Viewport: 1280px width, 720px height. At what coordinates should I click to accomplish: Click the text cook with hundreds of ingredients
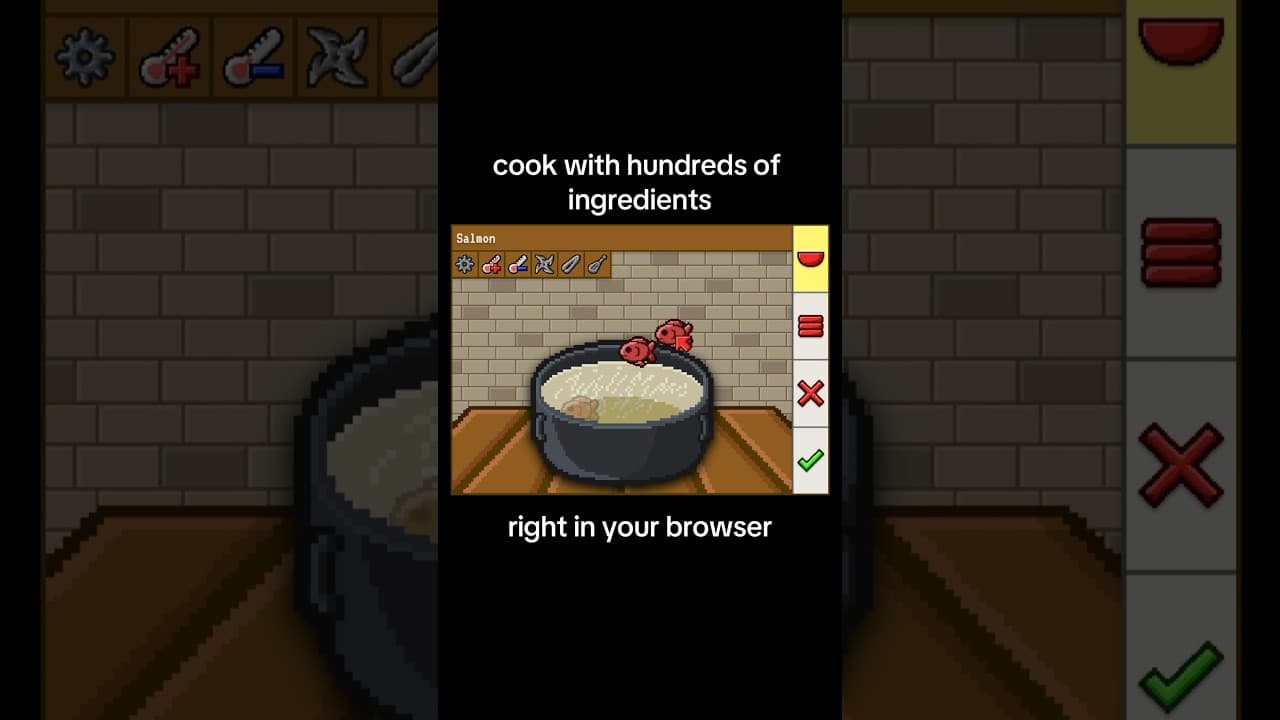coord(639,182)
